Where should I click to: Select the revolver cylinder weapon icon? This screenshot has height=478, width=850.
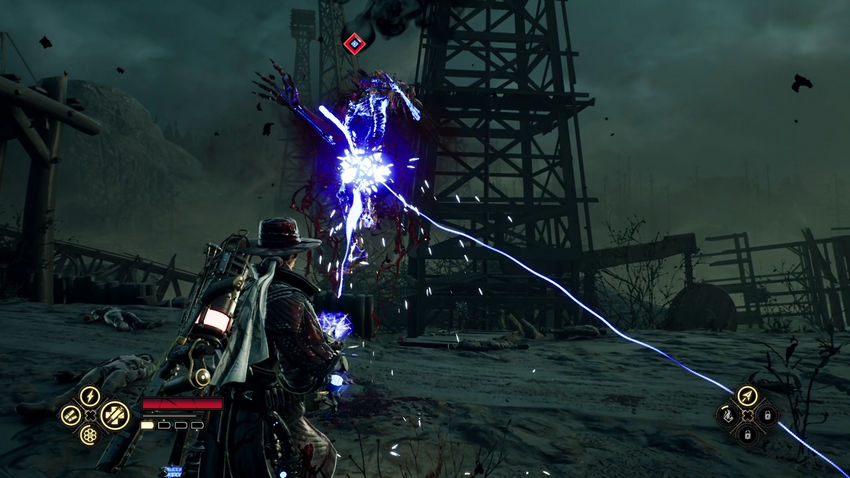click(89, 435)
